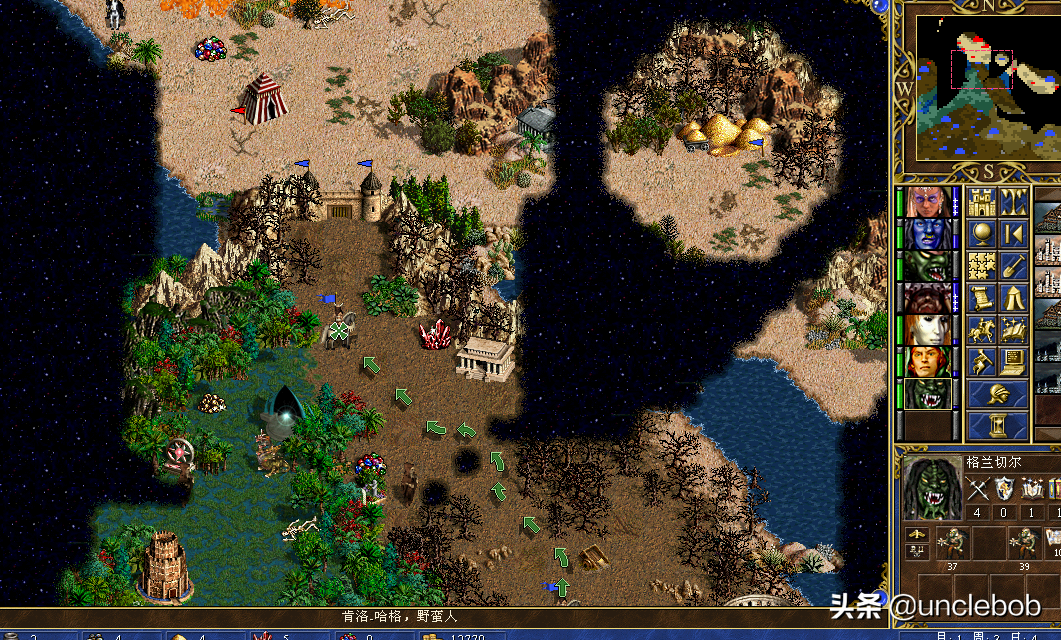This screenshot has width=1061, height=640.
Task: Click the move hero horse button
Action: [981, 329]
